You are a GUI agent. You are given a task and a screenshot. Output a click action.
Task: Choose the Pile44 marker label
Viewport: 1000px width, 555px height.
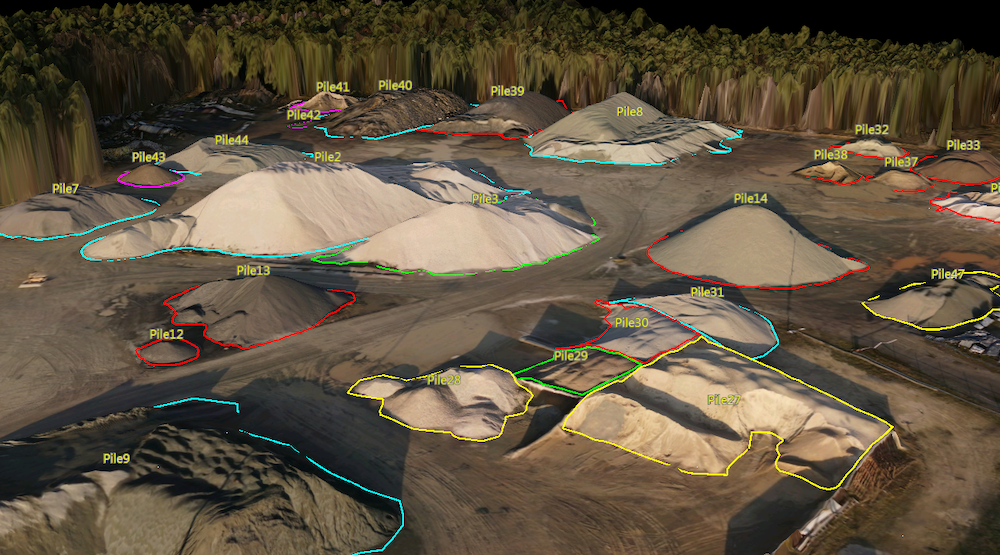(x=231, y=140)
